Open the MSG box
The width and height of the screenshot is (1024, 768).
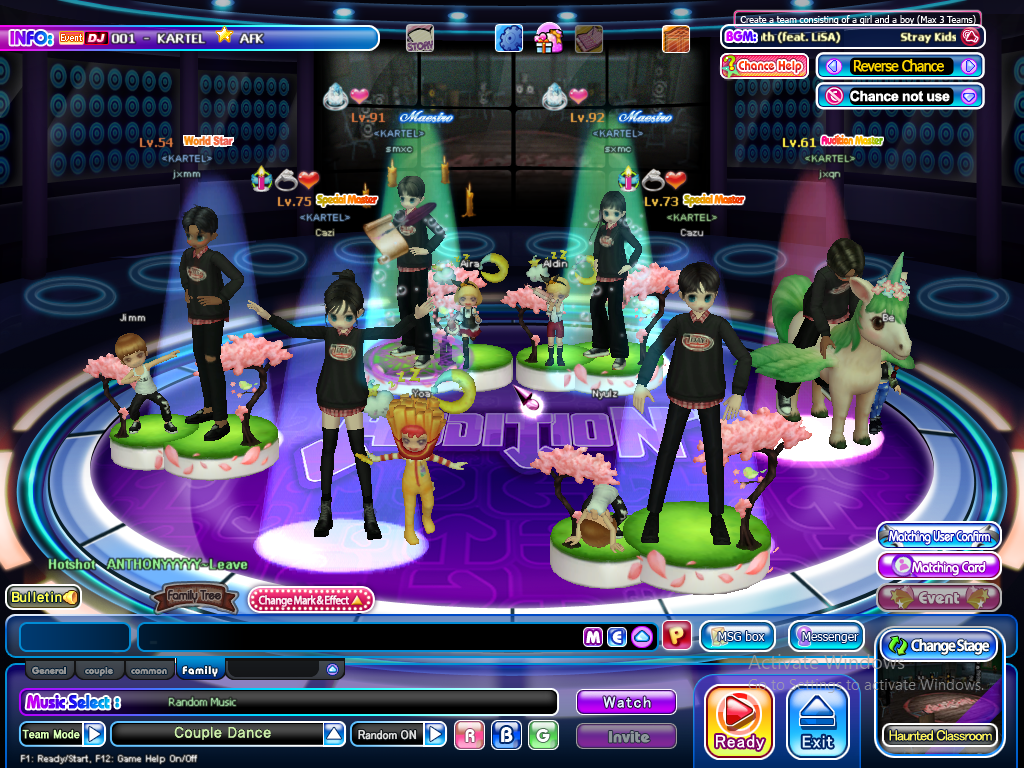(x=738, y=636)
